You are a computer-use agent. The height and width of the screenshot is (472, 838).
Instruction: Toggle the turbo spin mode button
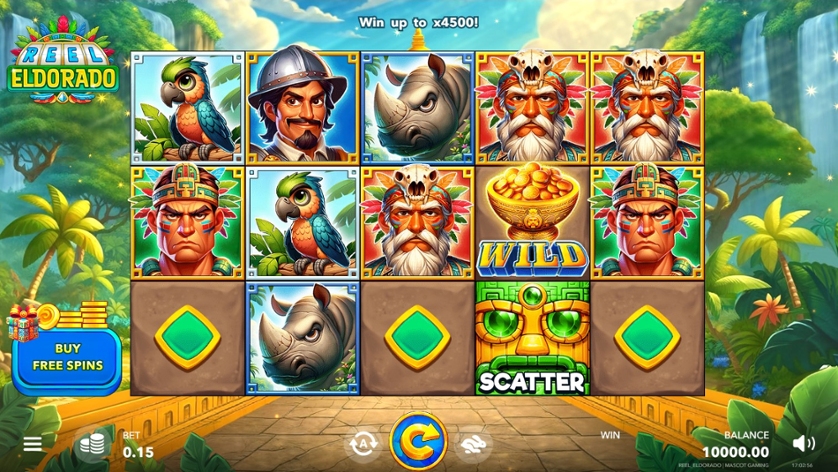[473, 443]
